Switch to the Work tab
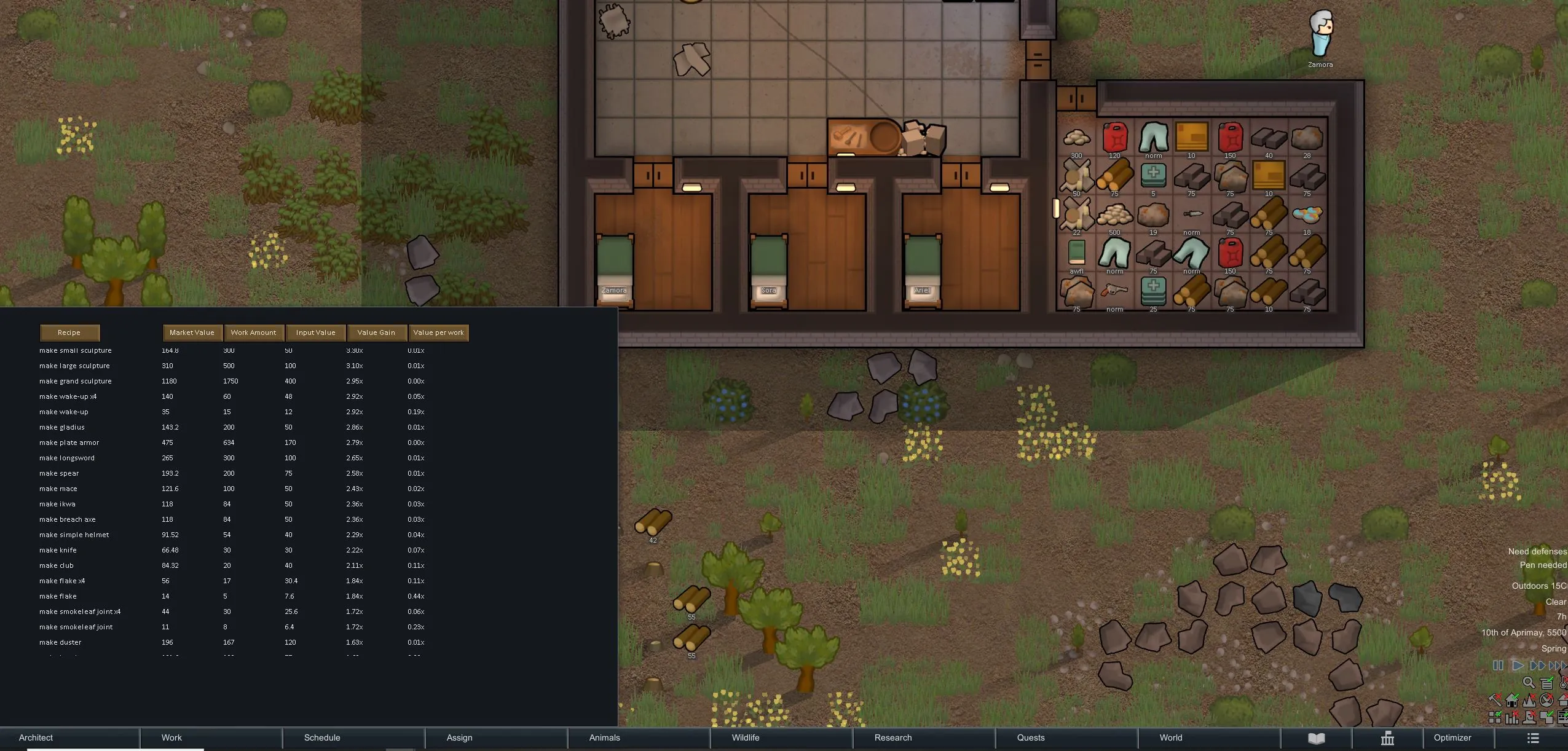This screenshot has height=751, width=1568. click(171, 737)
